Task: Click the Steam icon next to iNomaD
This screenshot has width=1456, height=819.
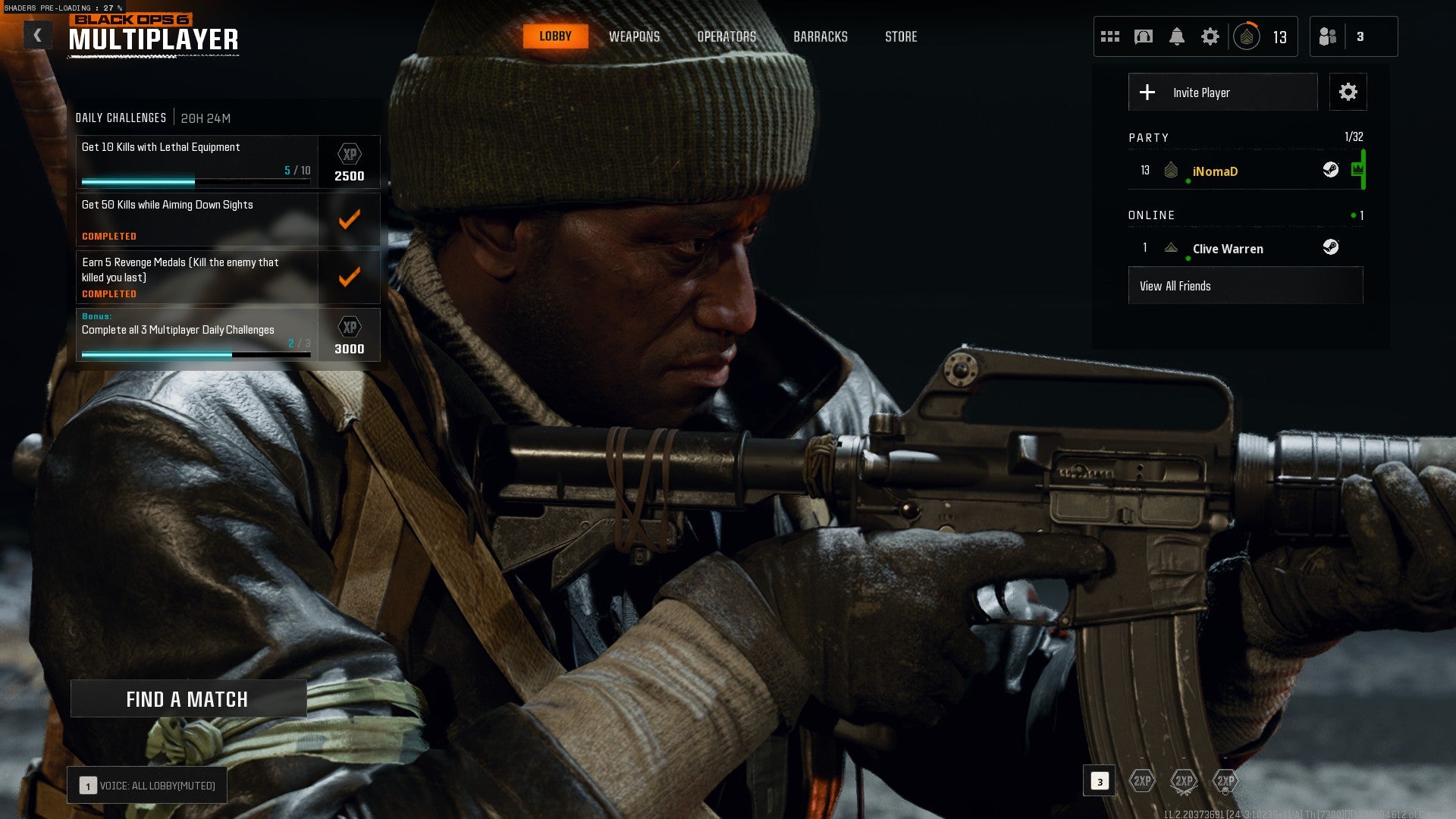Action: pyautogui.click(x=1332, y=171)
